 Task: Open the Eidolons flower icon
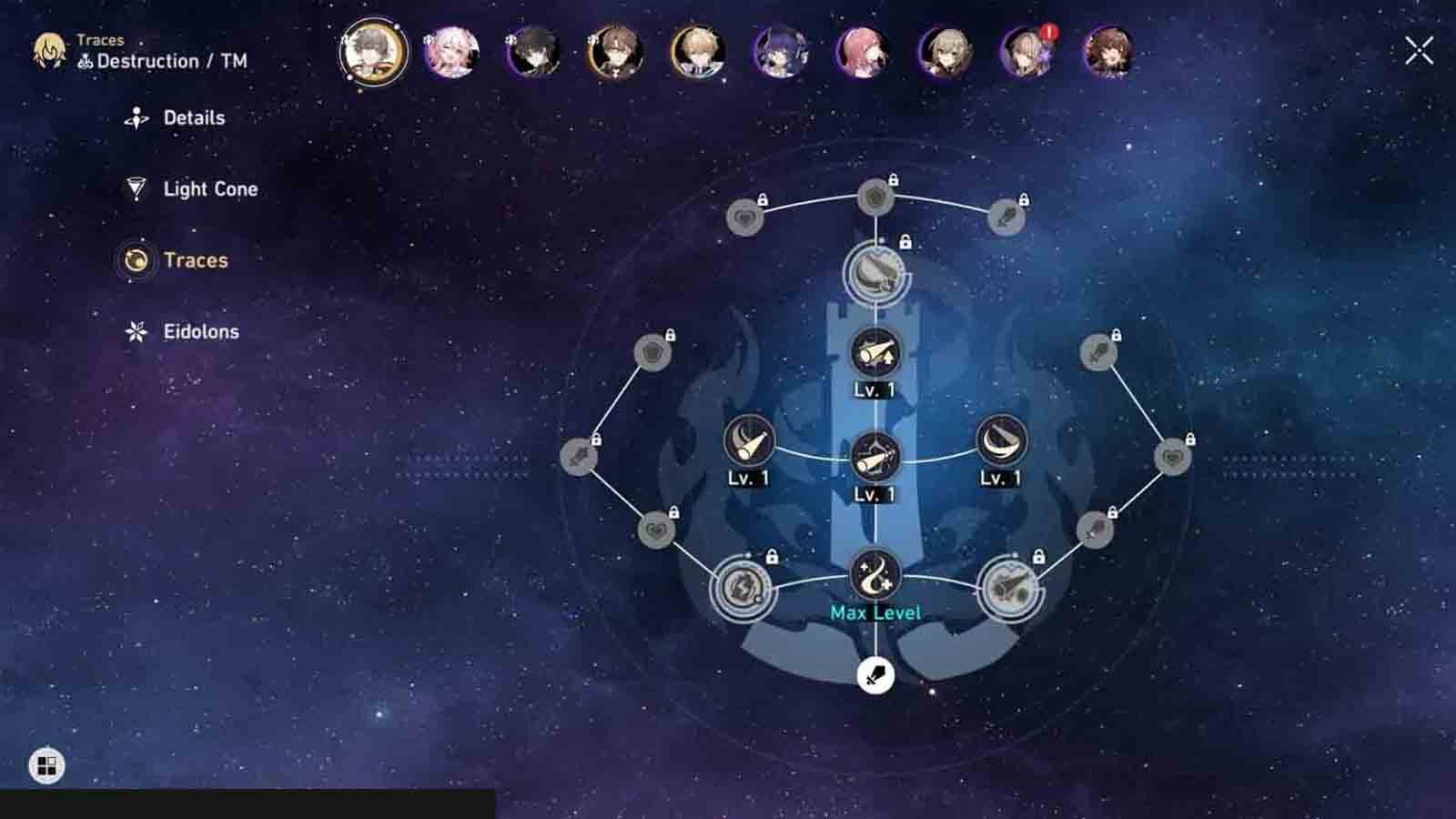pos(136,331)
